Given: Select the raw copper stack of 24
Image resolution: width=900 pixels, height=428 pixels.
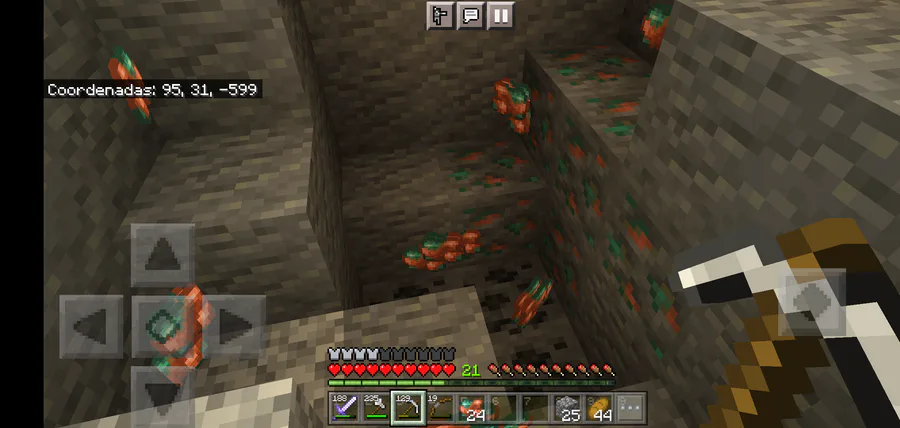Looking at the screenshot, I should point(470,407).
